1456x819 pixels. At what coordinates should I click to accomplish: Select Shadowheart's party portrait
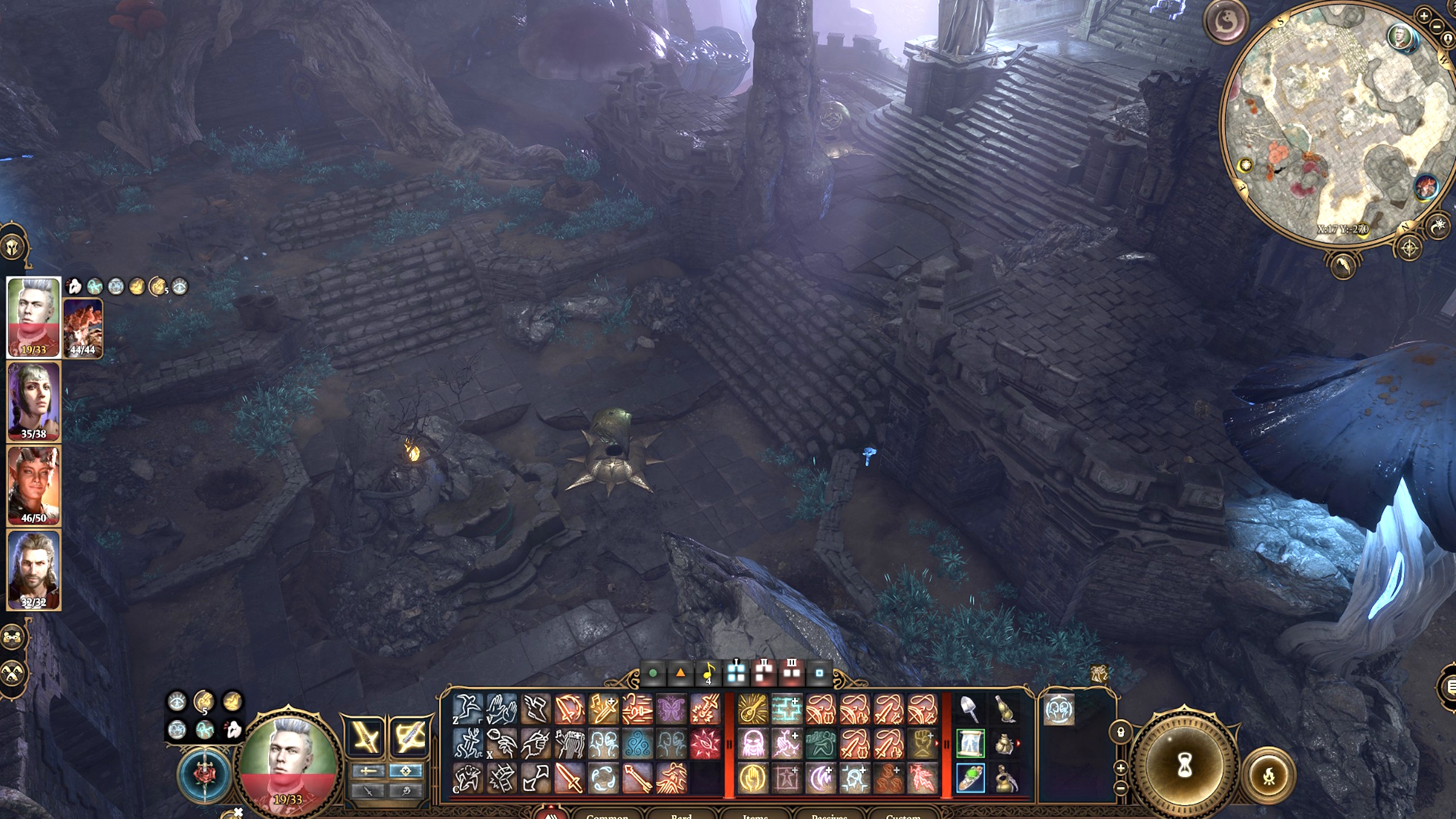click(x=33, y=401)
